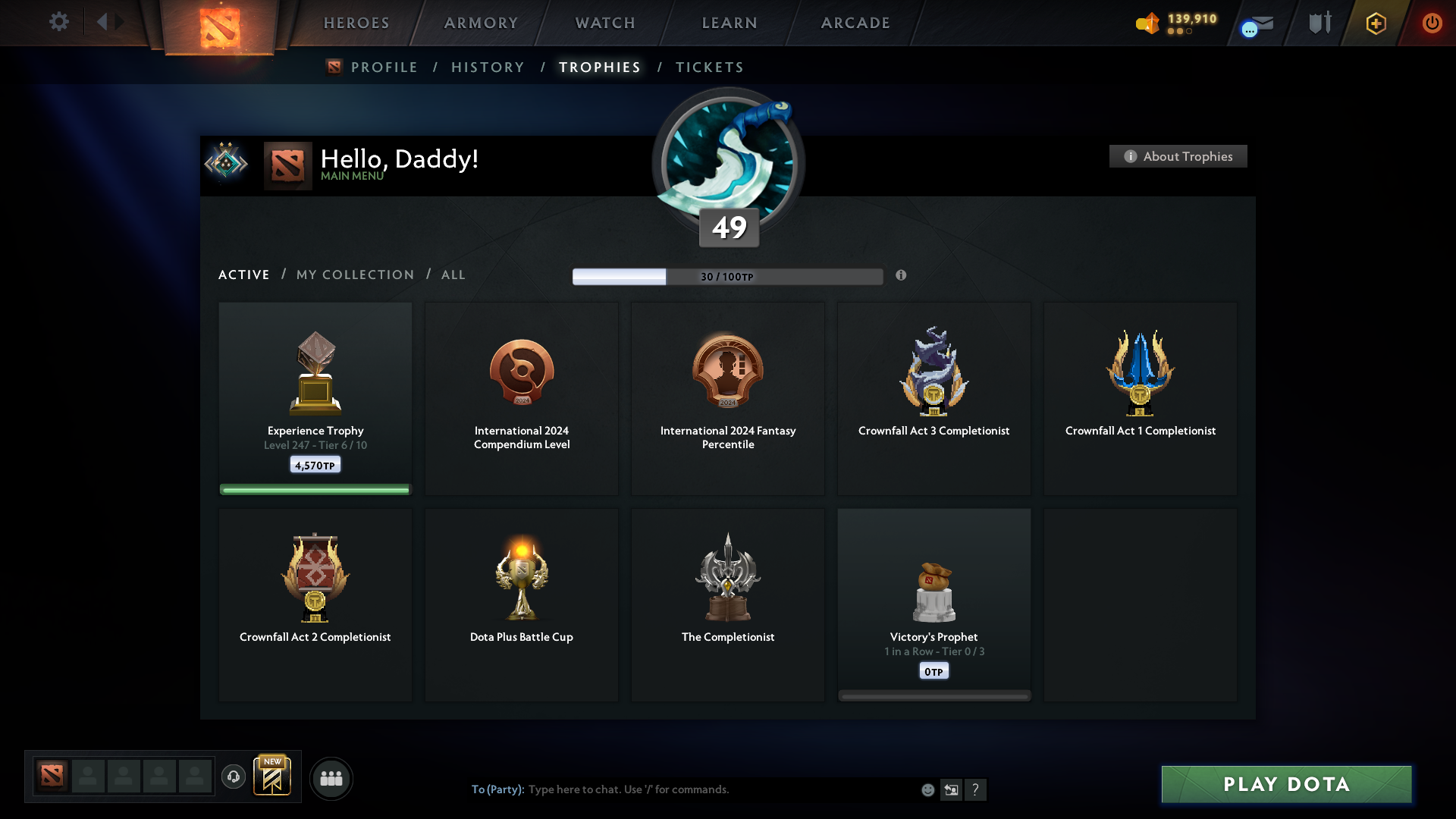1456x819 pixels.
Task: Toggle voice chat with the headset icon
Action: [234, 777]
